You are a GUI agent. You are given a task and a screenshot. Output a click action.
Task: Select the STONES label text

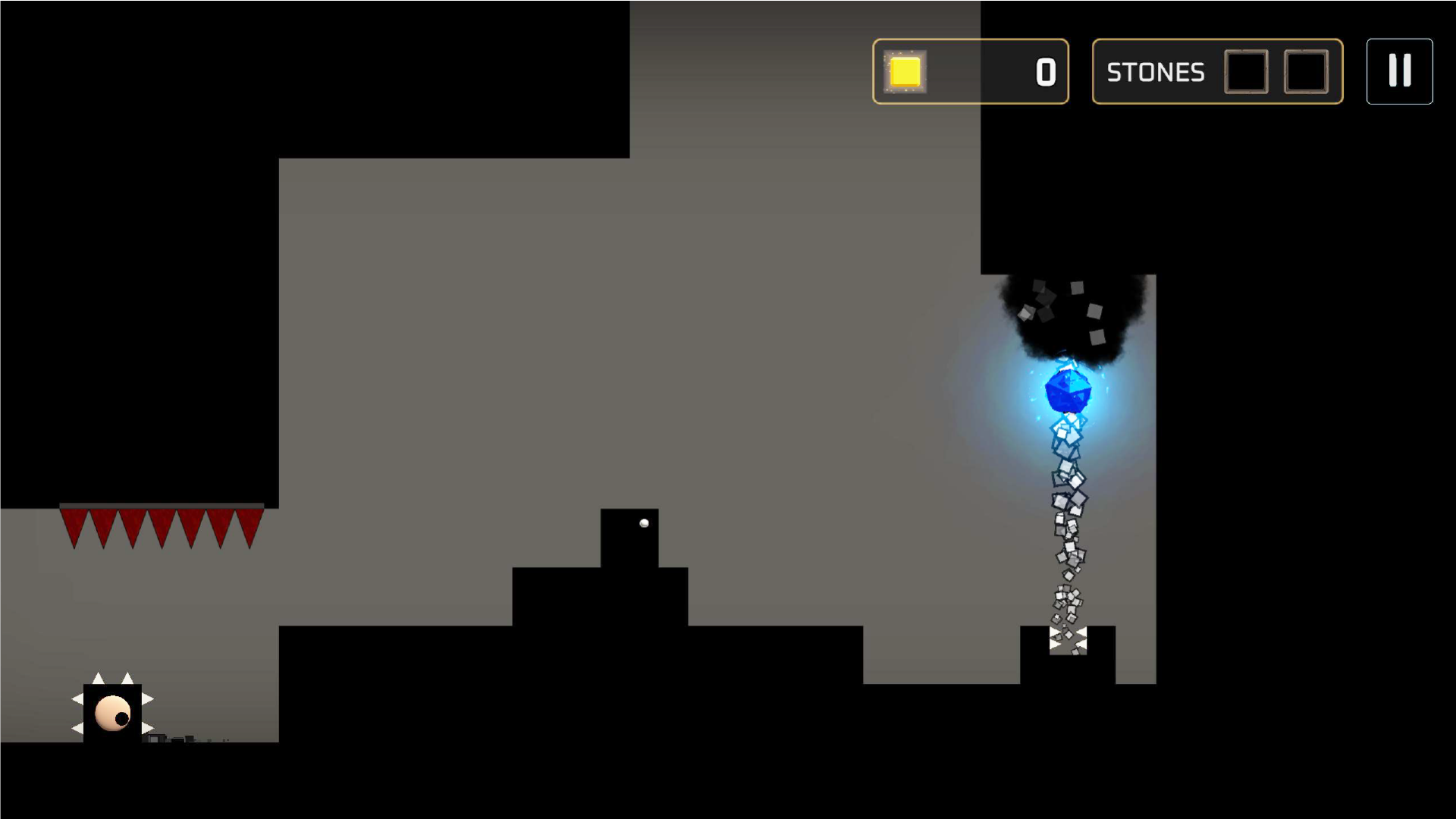tap(1156, 72)
